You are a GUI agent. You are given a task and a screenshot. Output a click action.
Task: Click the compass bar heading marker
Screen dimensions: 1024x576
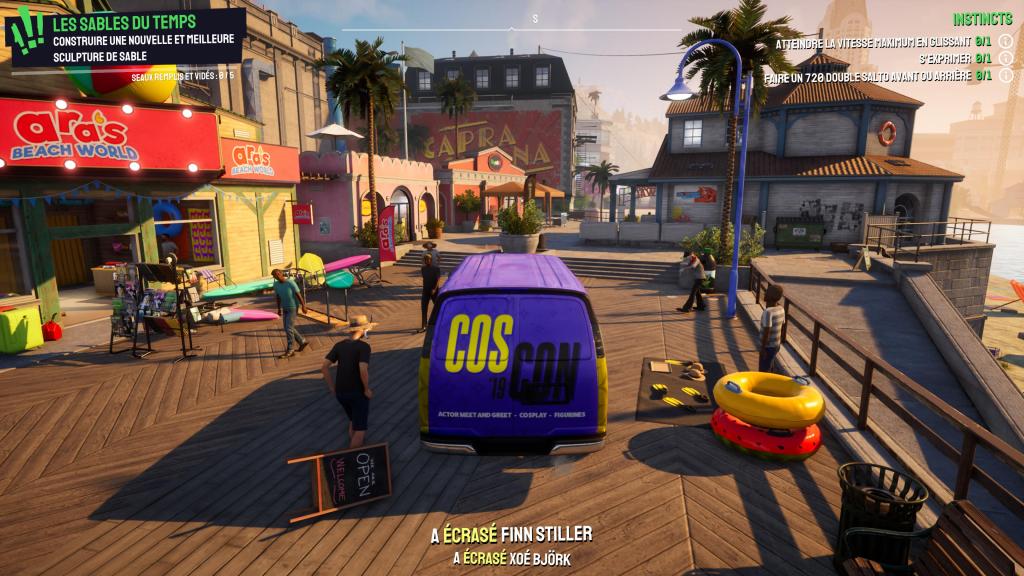pyautogui.click(x=535, y=19)
